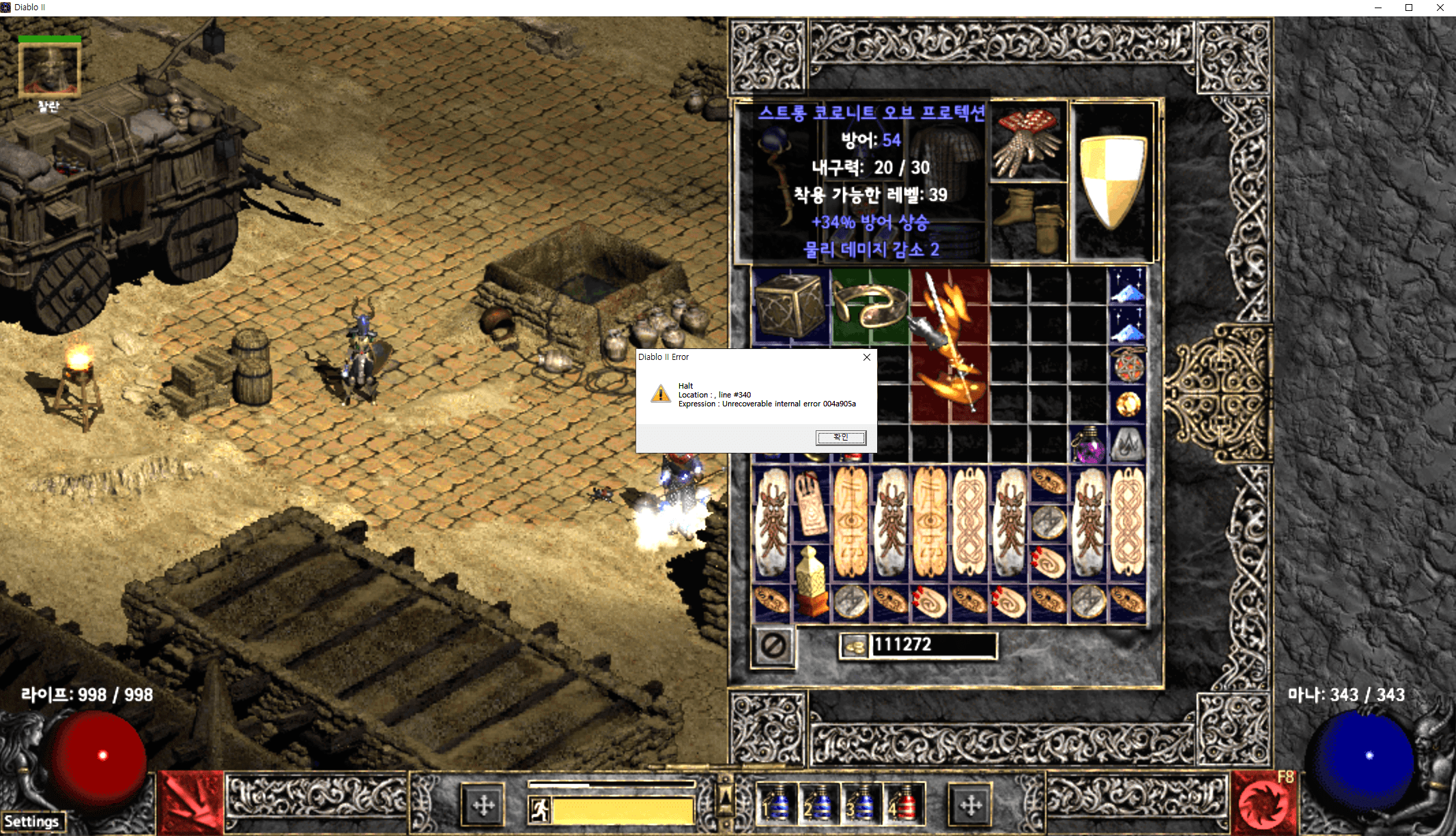
Task: Select the Horadric Cube in inventory
Action: (790, 306)
